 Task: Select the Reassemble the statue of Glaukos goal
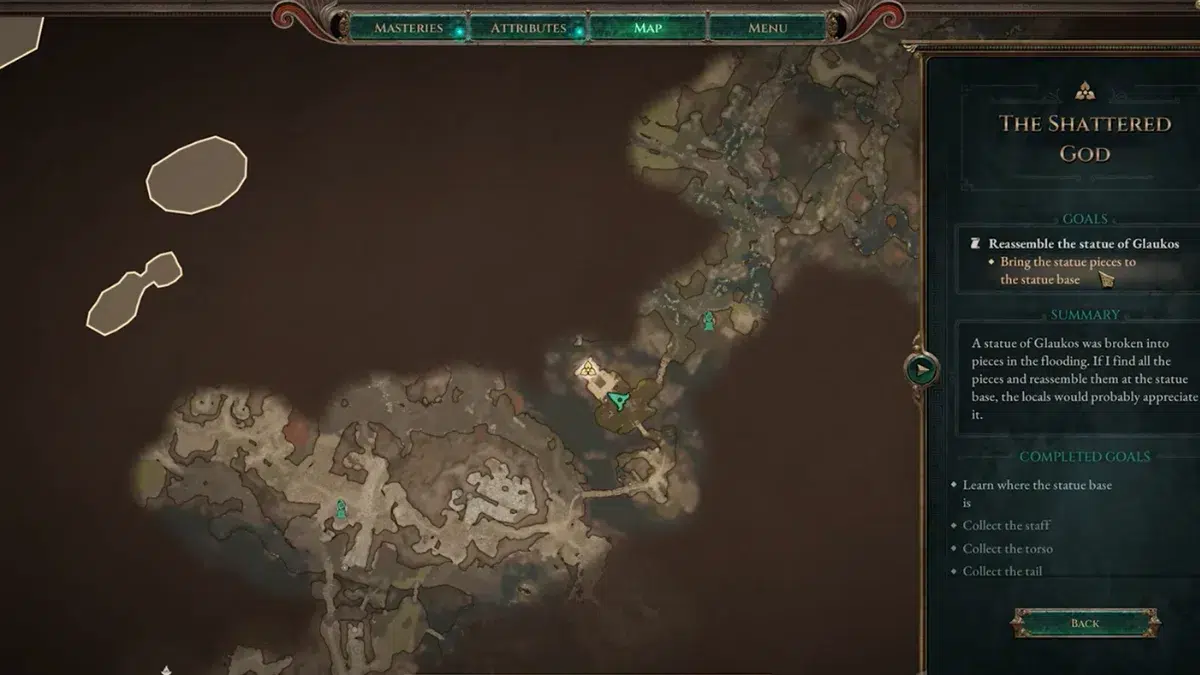pyautogui.click(x=1083, y=243)
